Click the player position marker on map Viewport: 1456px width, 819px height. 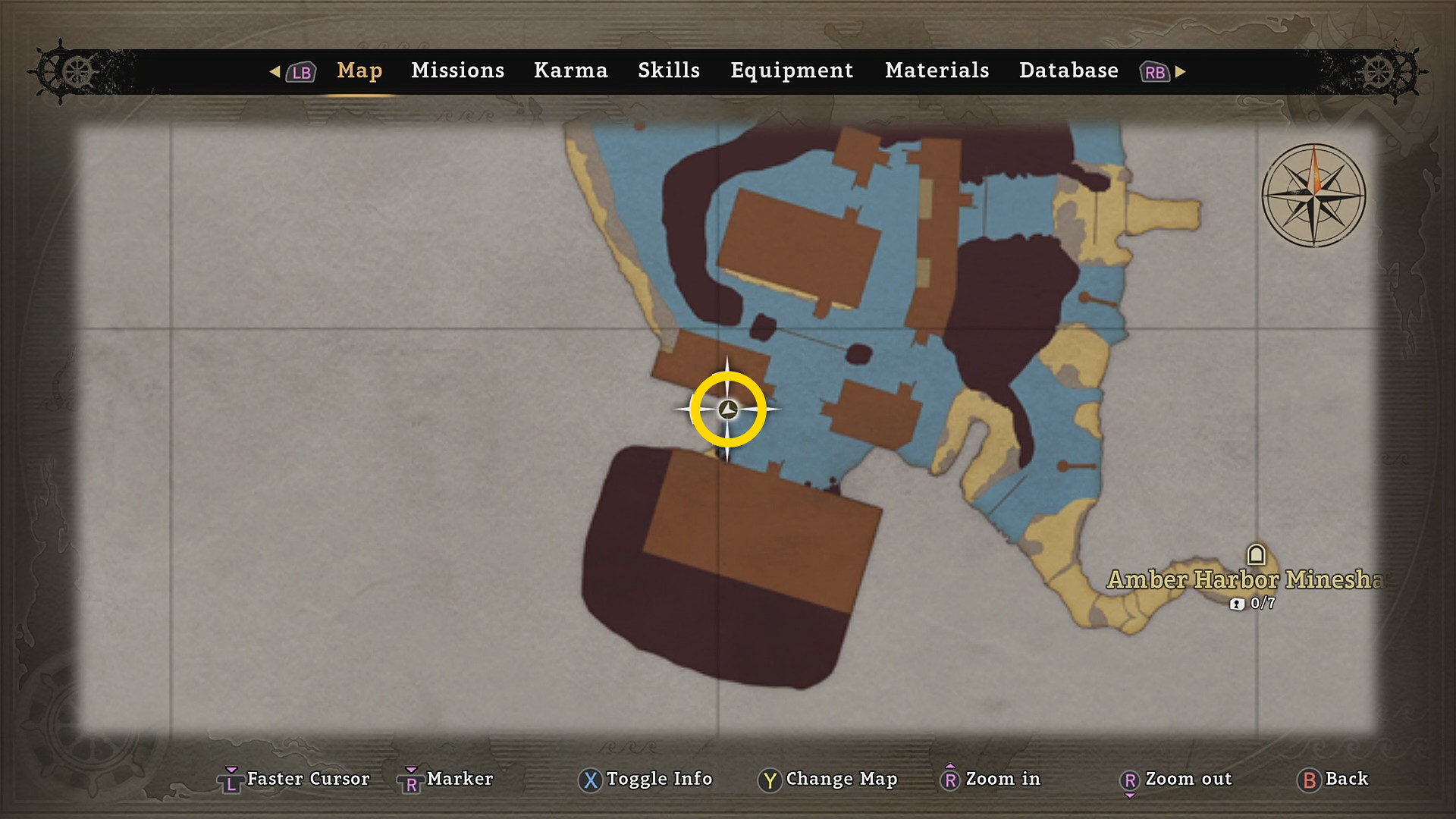pyautogui.click(x=728, y=409)
